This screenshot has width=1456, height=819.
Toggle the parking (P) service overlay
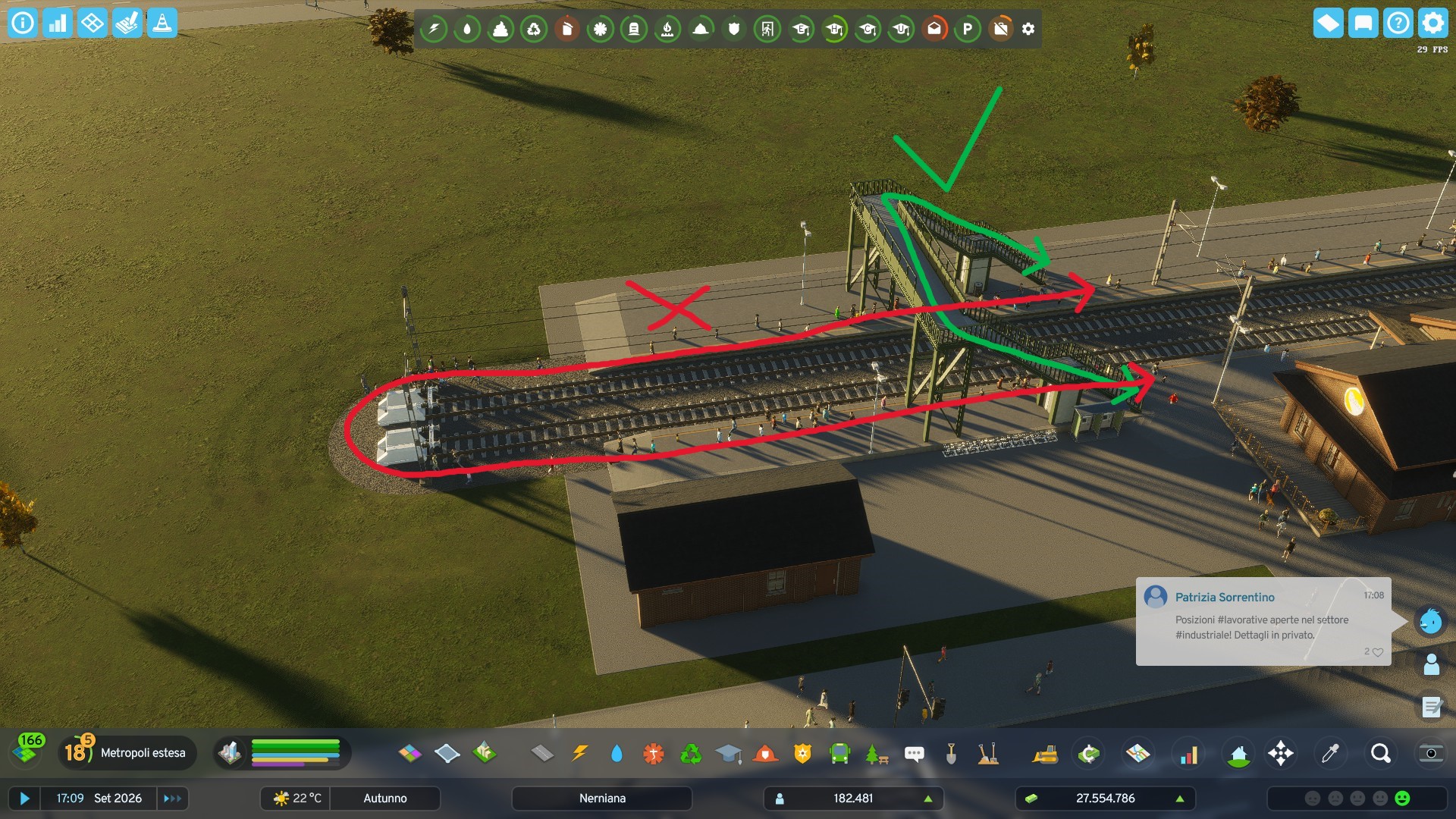(969, 29)
